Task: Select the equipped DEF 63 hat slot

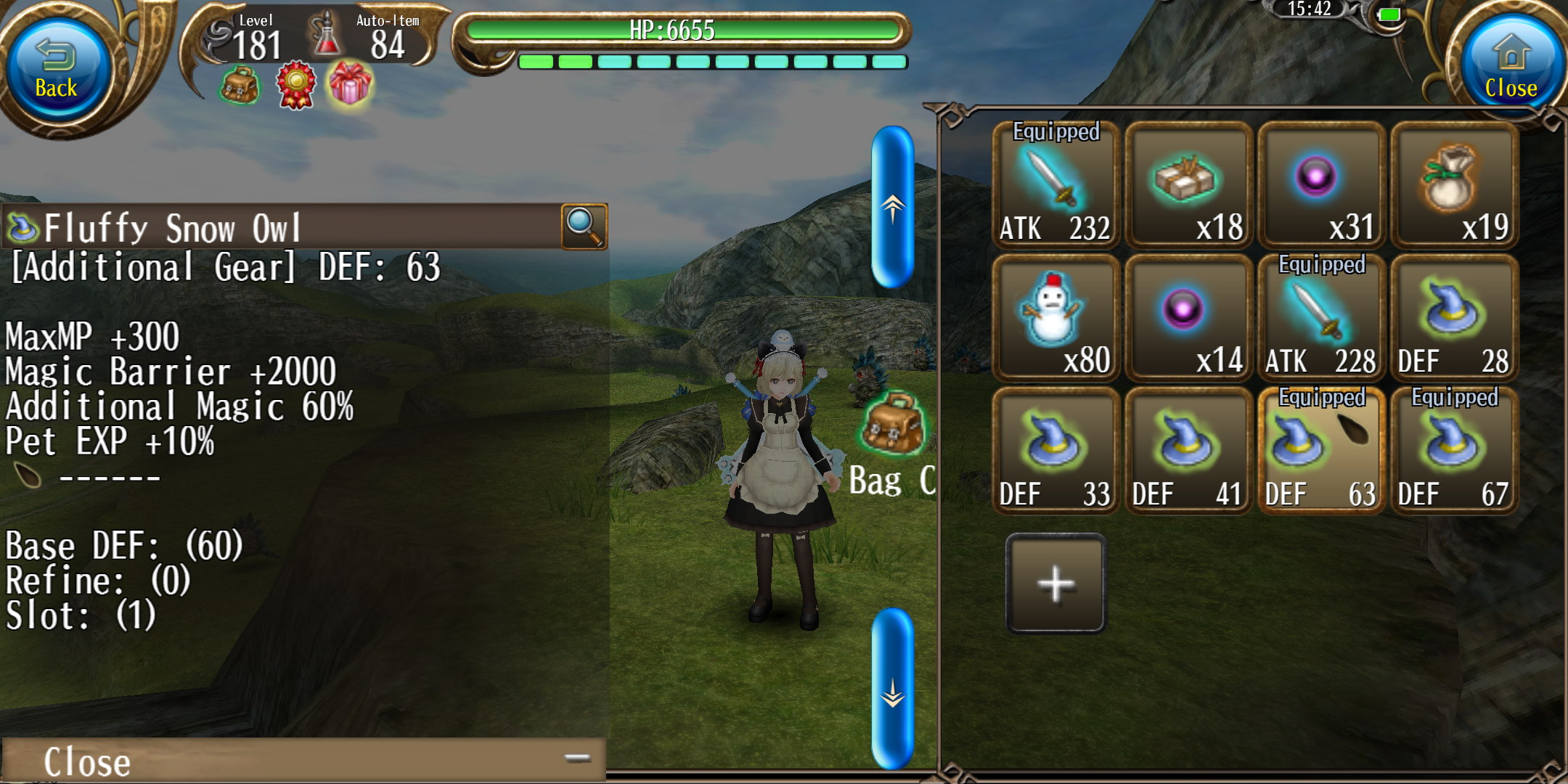Action: coord(1320,452)
